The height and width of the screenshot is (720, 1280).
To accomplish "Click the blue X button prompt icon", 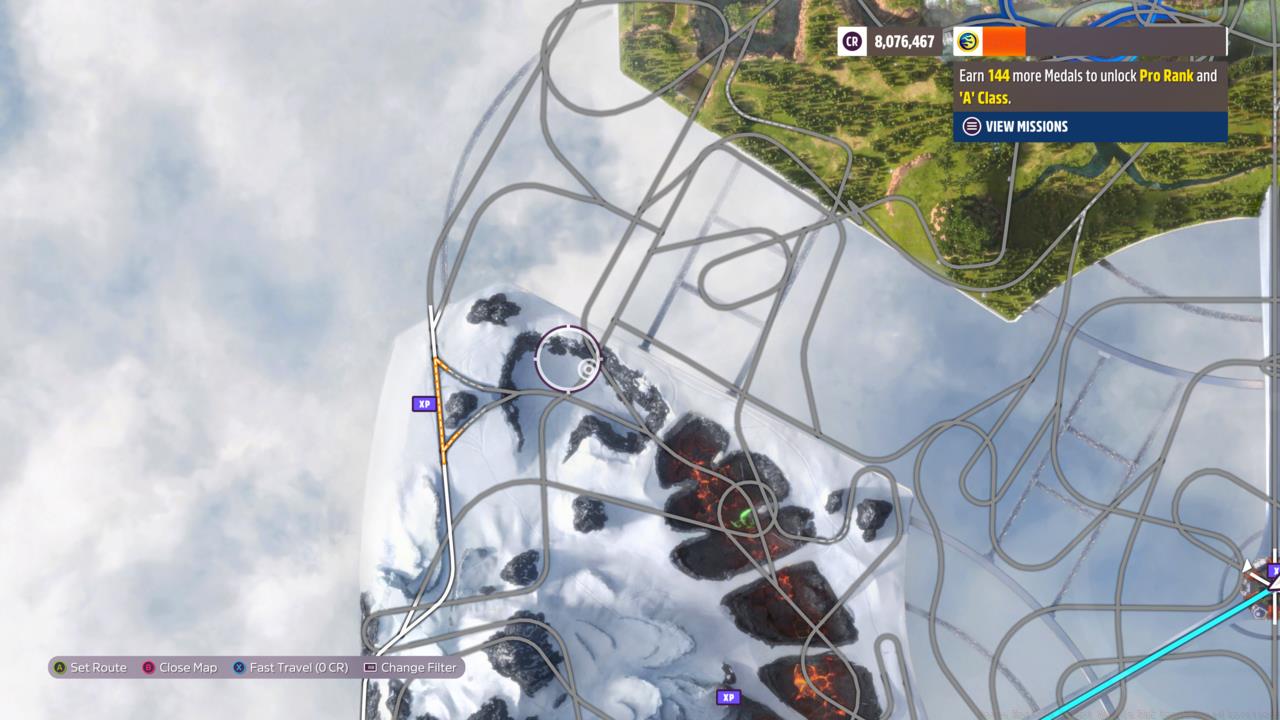I will pyautogui.click(x=237, y=667).
